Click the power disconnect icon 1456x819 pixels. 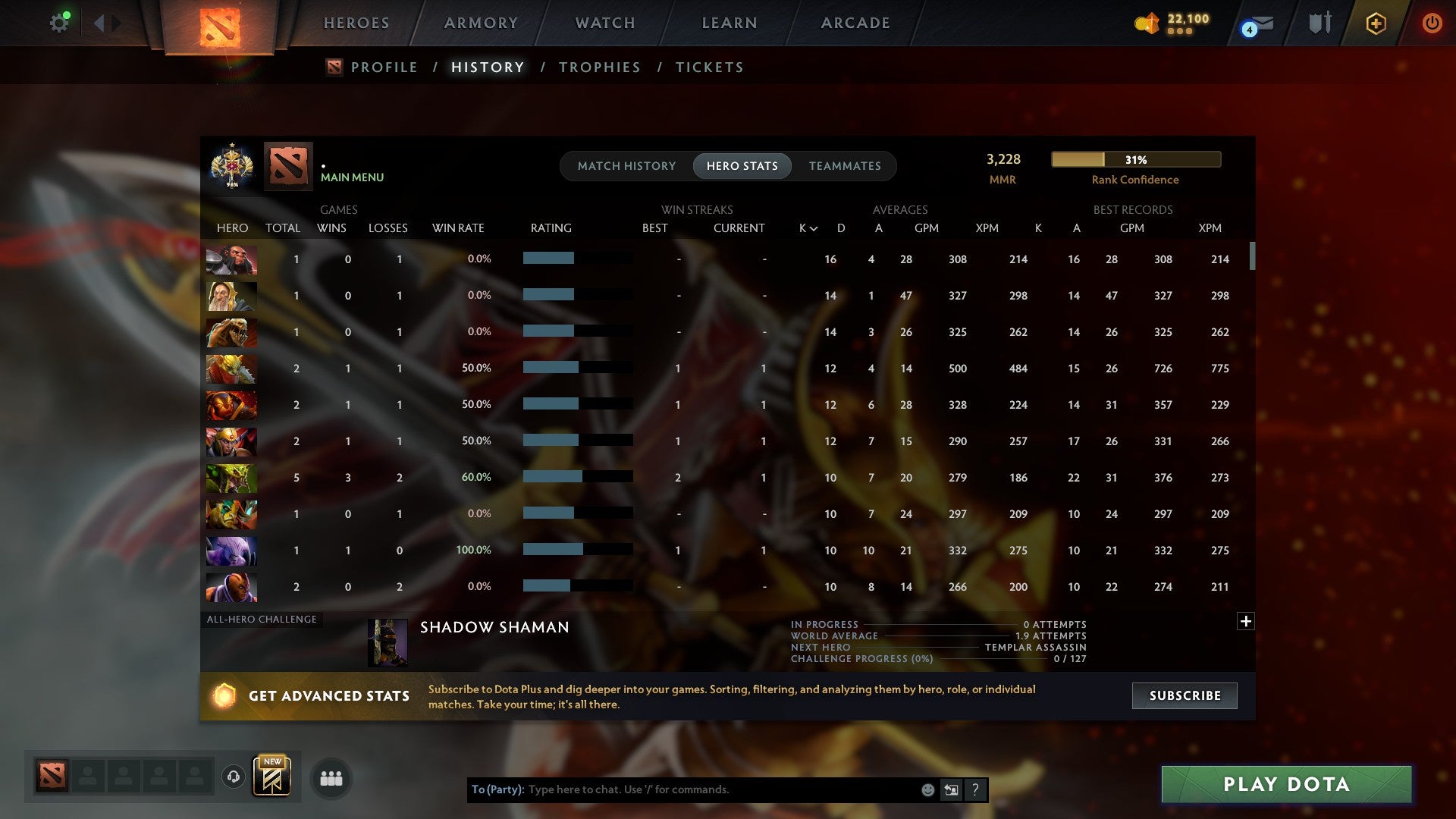click(1432, 23)
